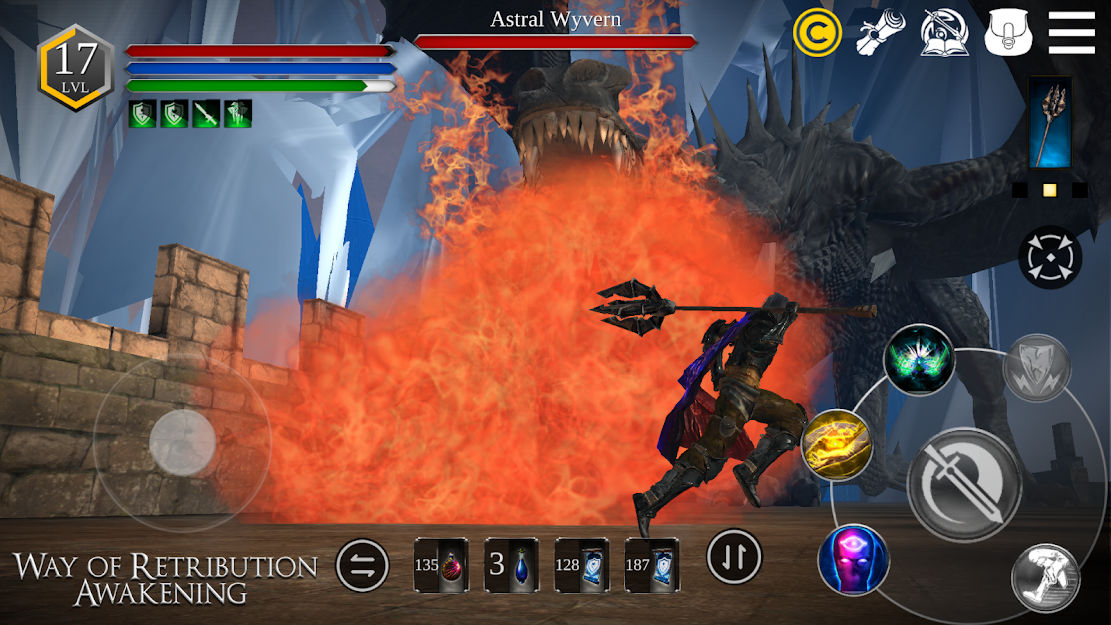Drink the blue potion with 3 left
This screenshot has height=625, width=1111.
point(511,565)
